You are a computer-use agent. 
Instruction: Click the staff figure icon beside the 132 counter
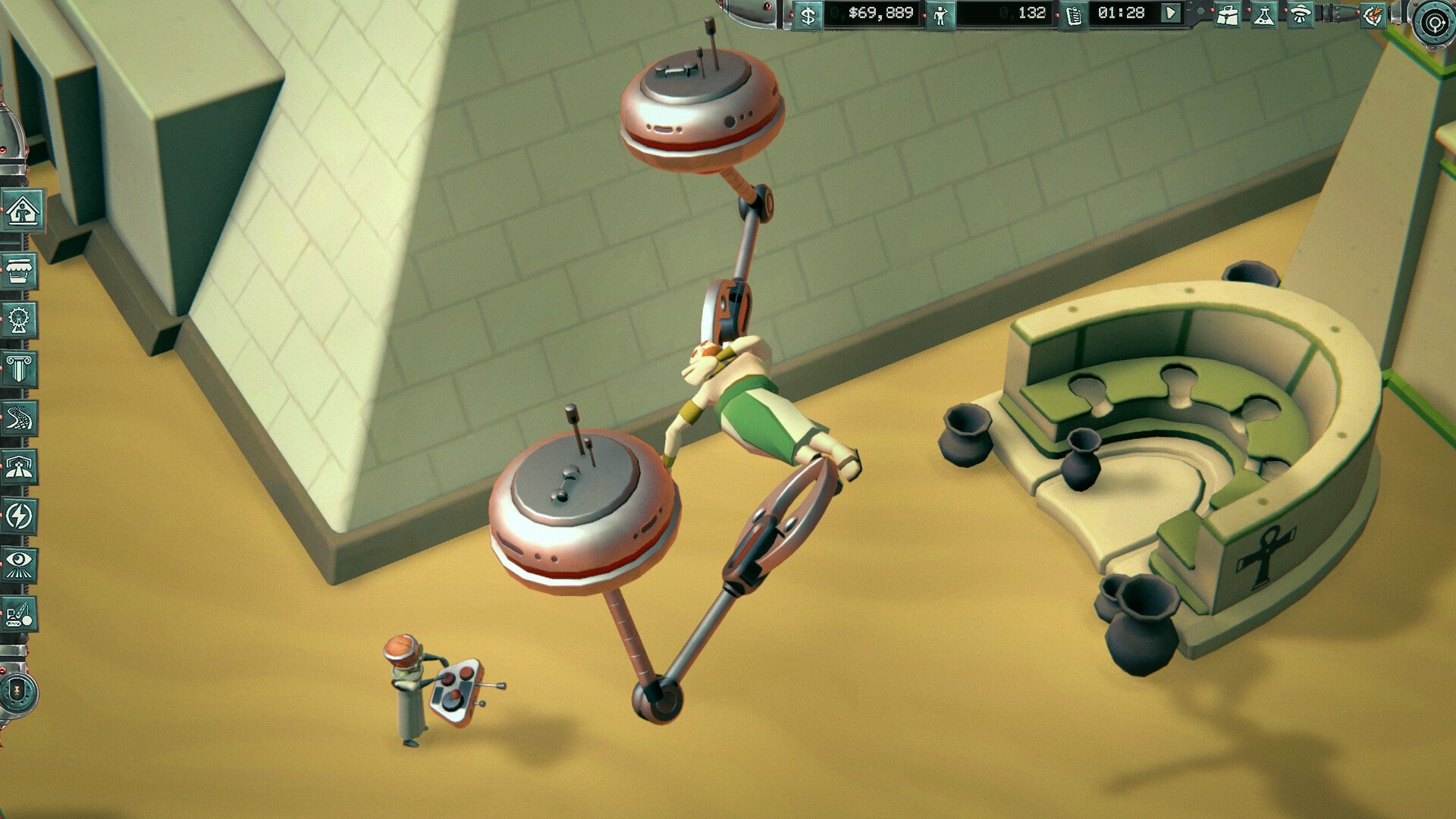point(941,17)
